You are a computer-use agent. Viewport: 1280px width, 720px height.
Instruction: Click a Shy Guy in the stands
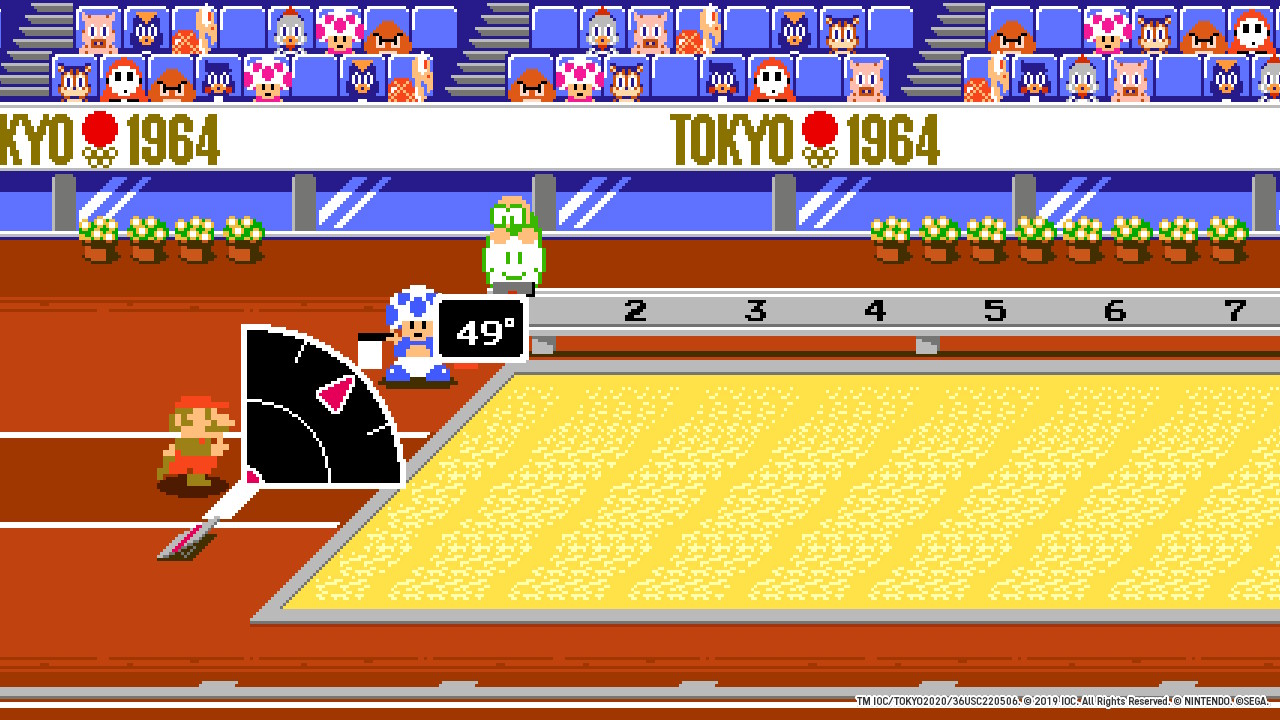pyautogui.click(x=126, y=78)
